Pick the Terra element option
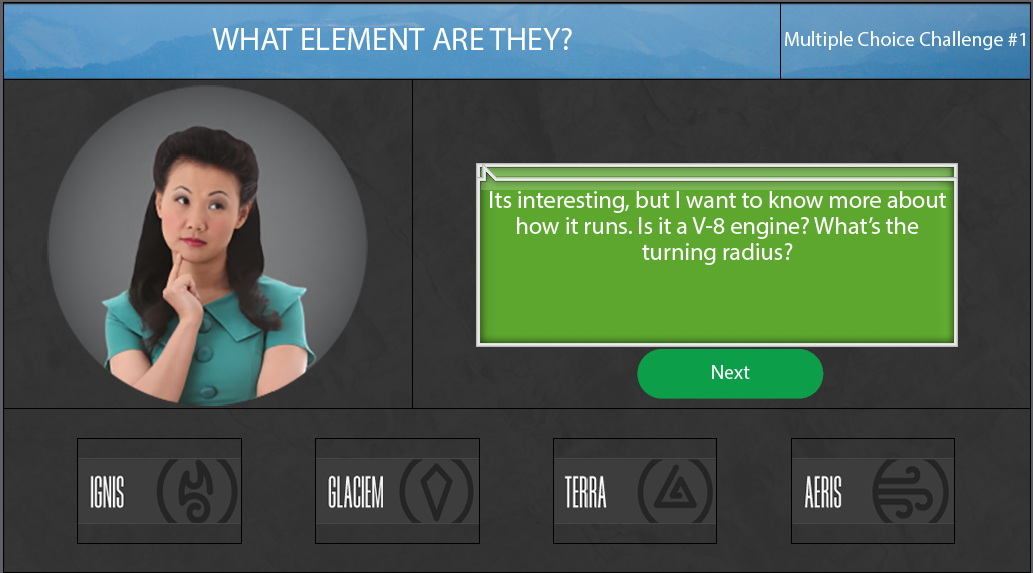This screenshot has height=573, width=1033. coord(635,491)
